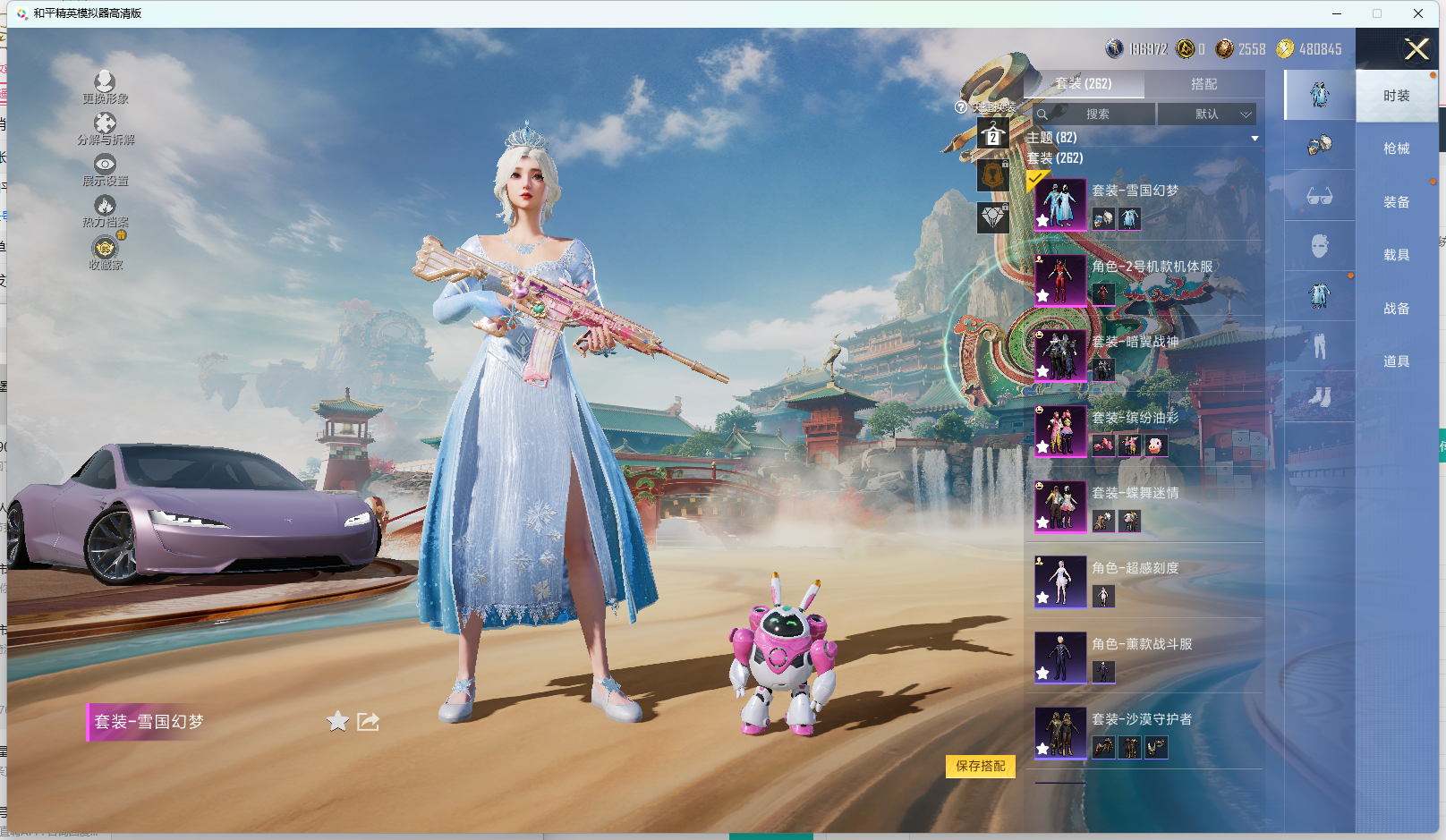The width and height of the screenshot is (1446, 840).
Task: Open the 装备 category
Action: [1396, 202]
